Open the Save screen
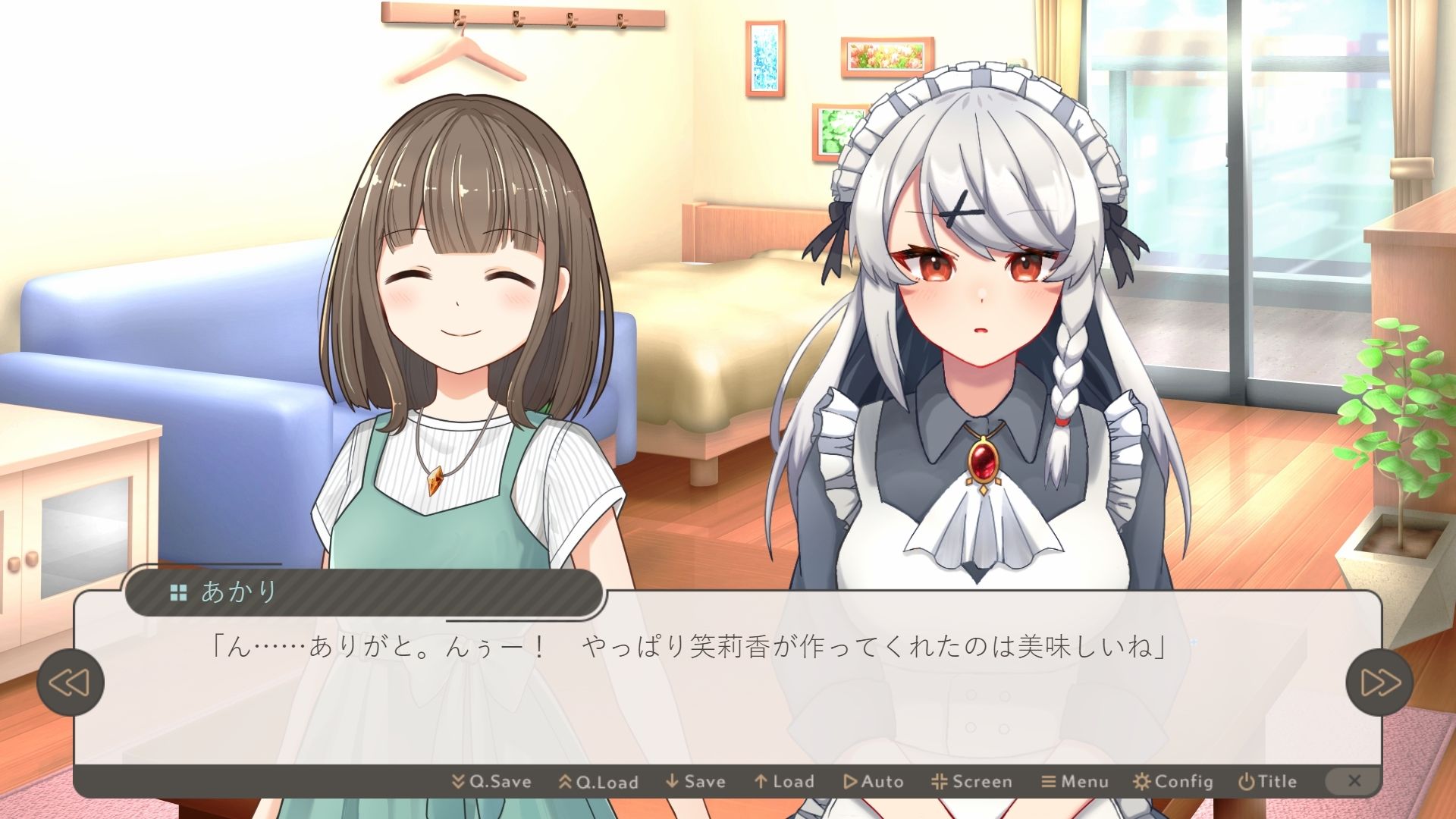Viewport: 1456px width, 819px height. pyautogui.click(x=695, y=781)
